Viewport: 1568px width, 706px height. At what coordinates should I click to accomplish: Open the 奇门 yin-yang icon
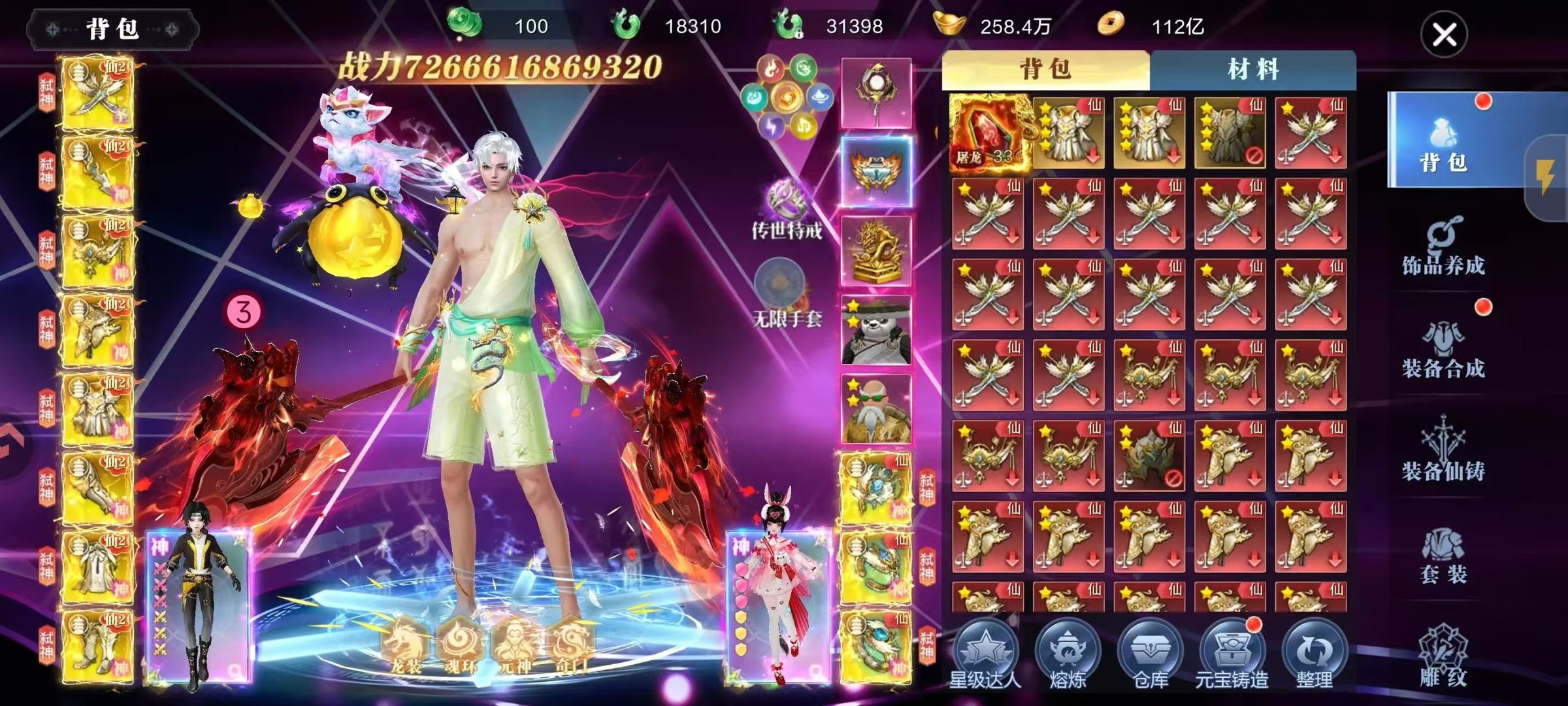[570, 645]
